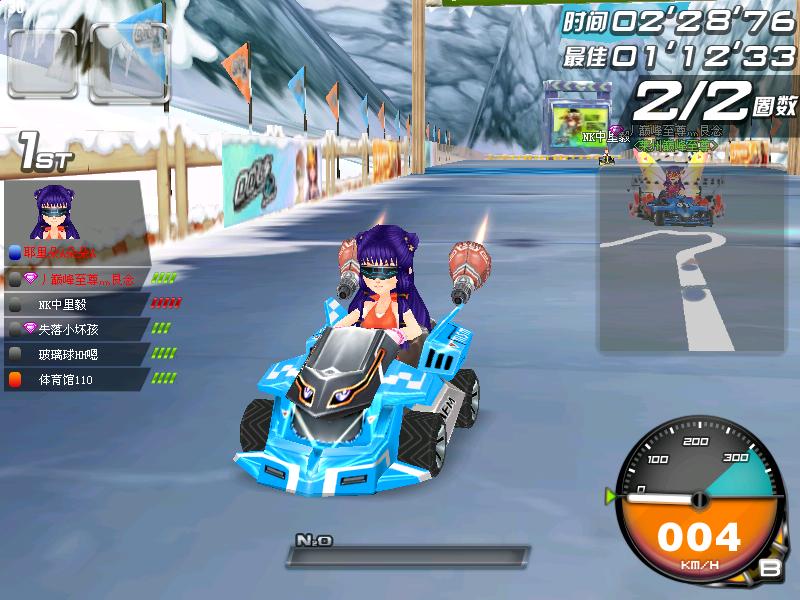Select the second empty item slot
Image resolution: width=800 pixels, height=600 pixels.
(x=125, y=63)
